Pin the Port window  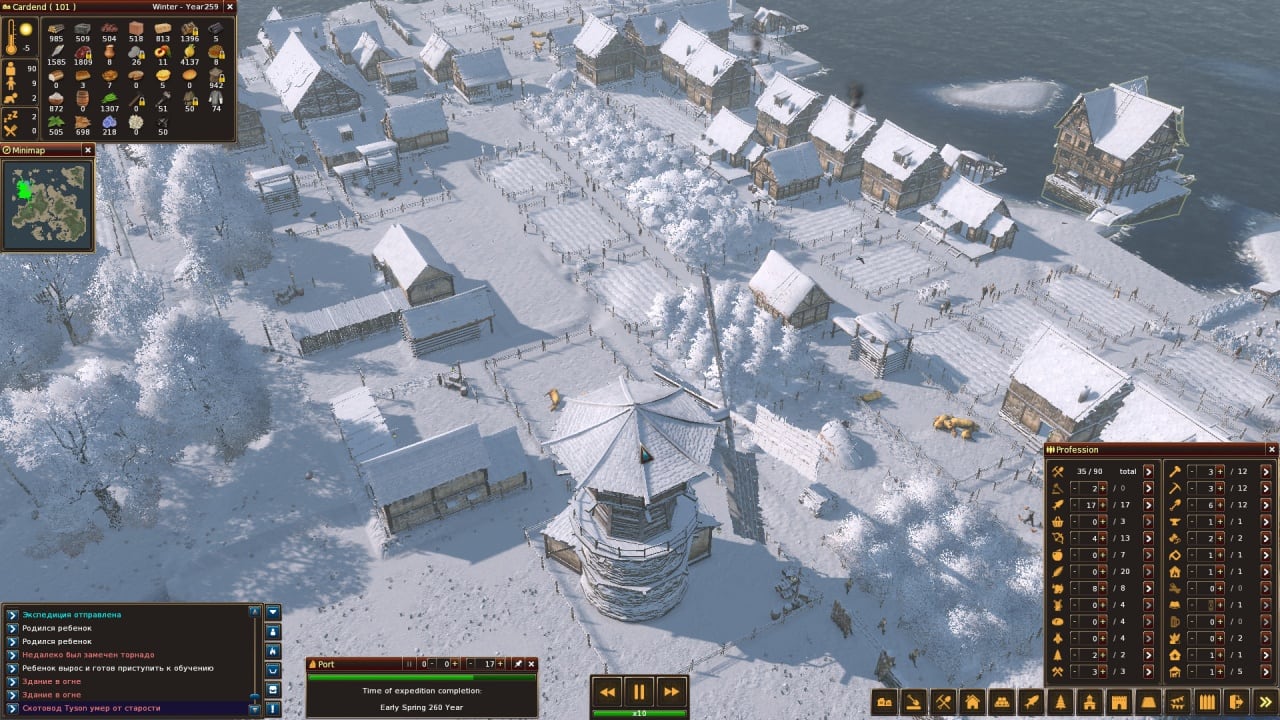point(518,663)
